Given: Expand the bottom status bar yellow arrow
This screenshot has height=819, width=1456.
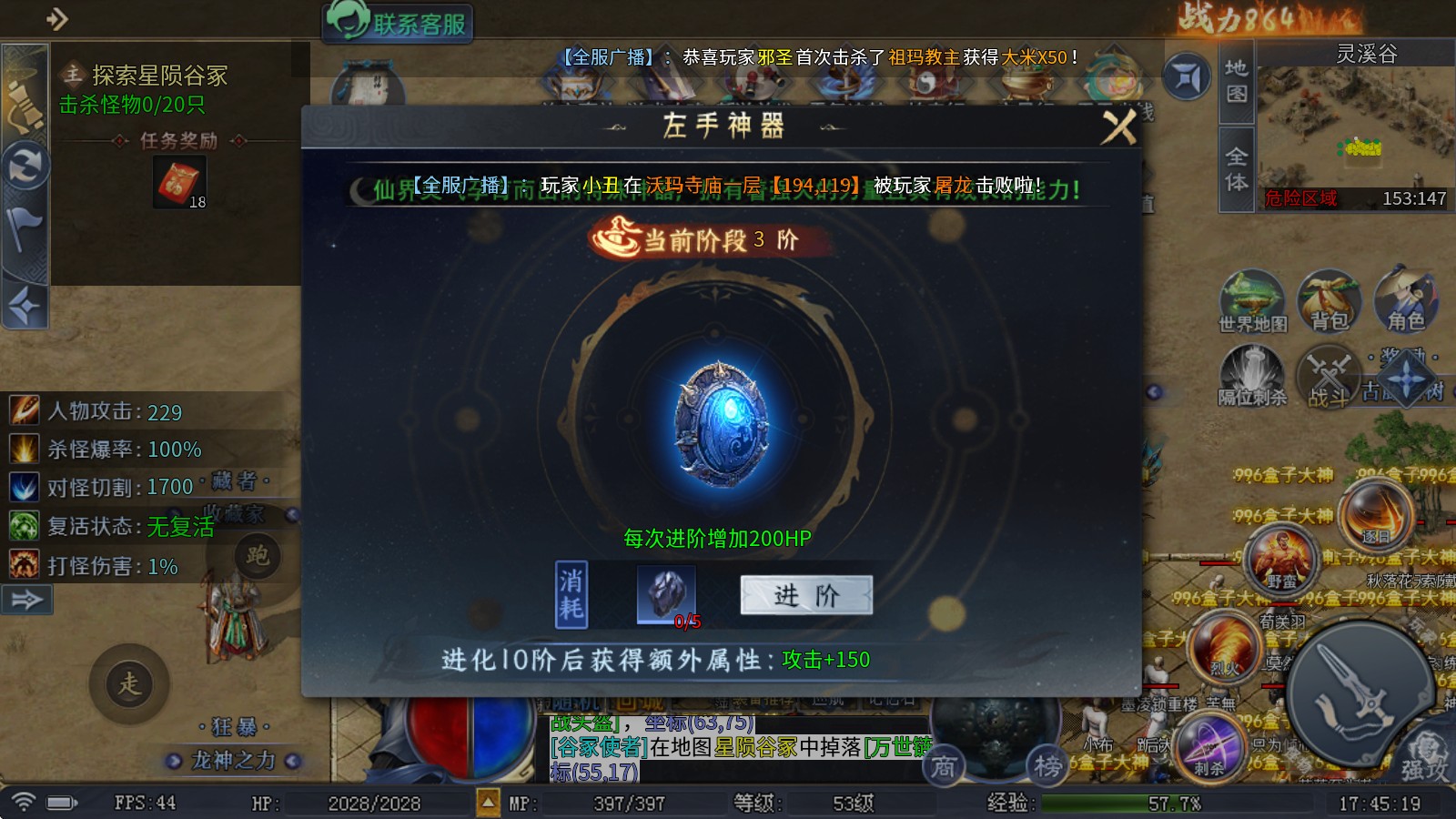Looking at the screenshot, I should click(x=490, y=803).
